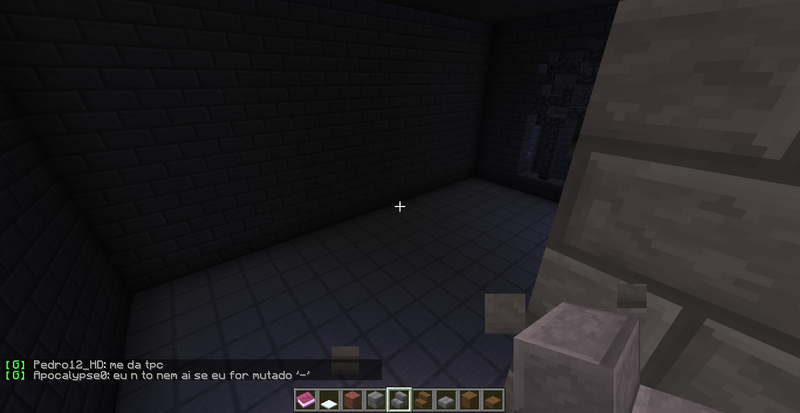
Task: Select the stone brick stairs slot
Action: (x=399, y=400)
